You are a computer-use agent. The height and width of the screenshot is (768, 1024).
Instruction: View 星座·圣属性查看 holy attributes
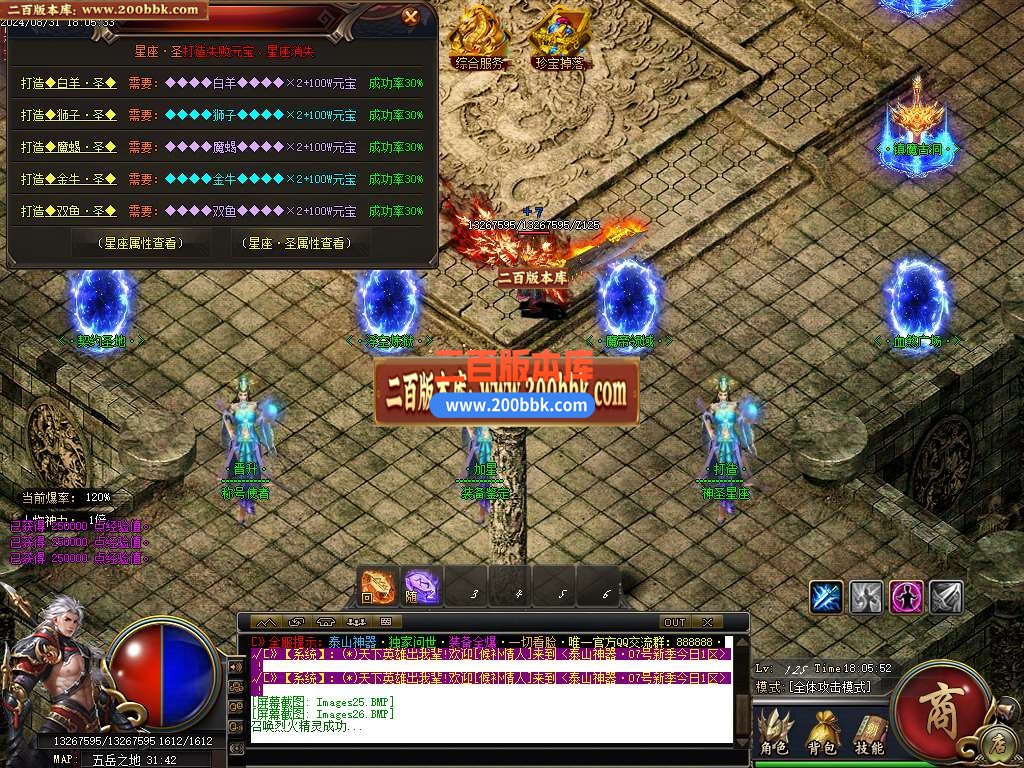tap(298, 243)
